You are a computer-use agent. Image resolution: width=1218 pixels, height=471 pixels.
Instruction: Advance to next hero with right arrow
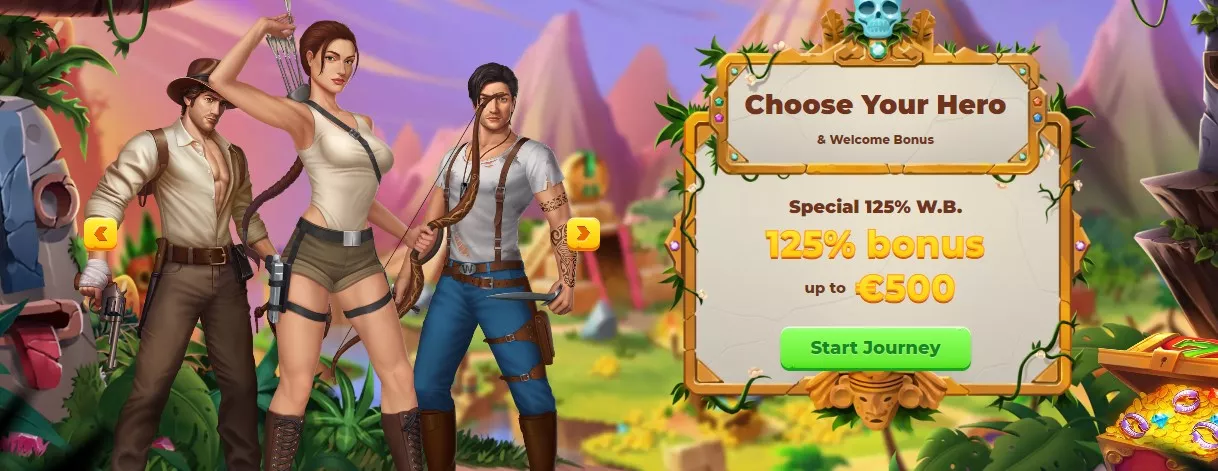coord(583,234)
